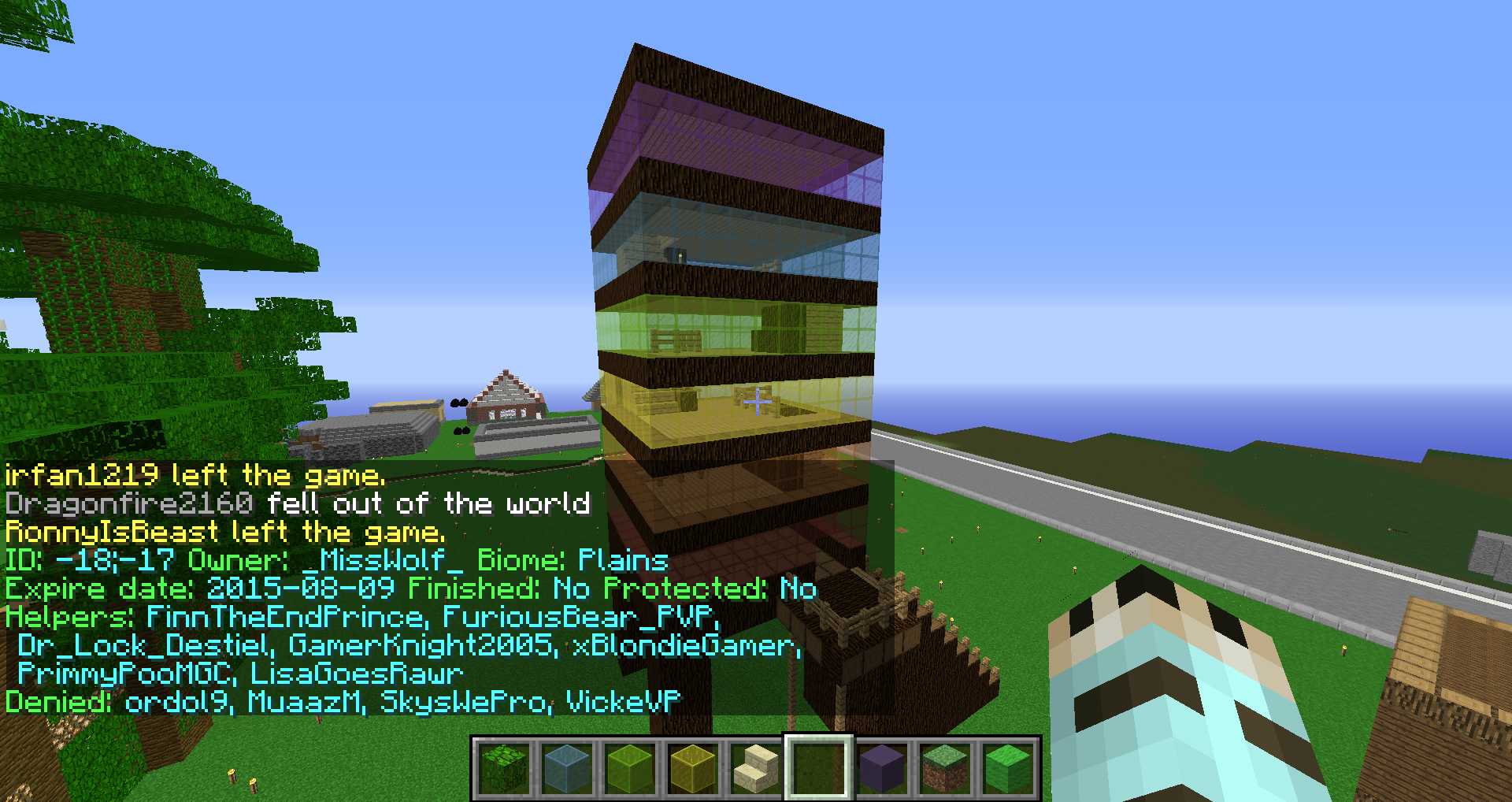Select the leaves block hotbar slot
This screenshot has width=1512, height=802.
(504, 768)
